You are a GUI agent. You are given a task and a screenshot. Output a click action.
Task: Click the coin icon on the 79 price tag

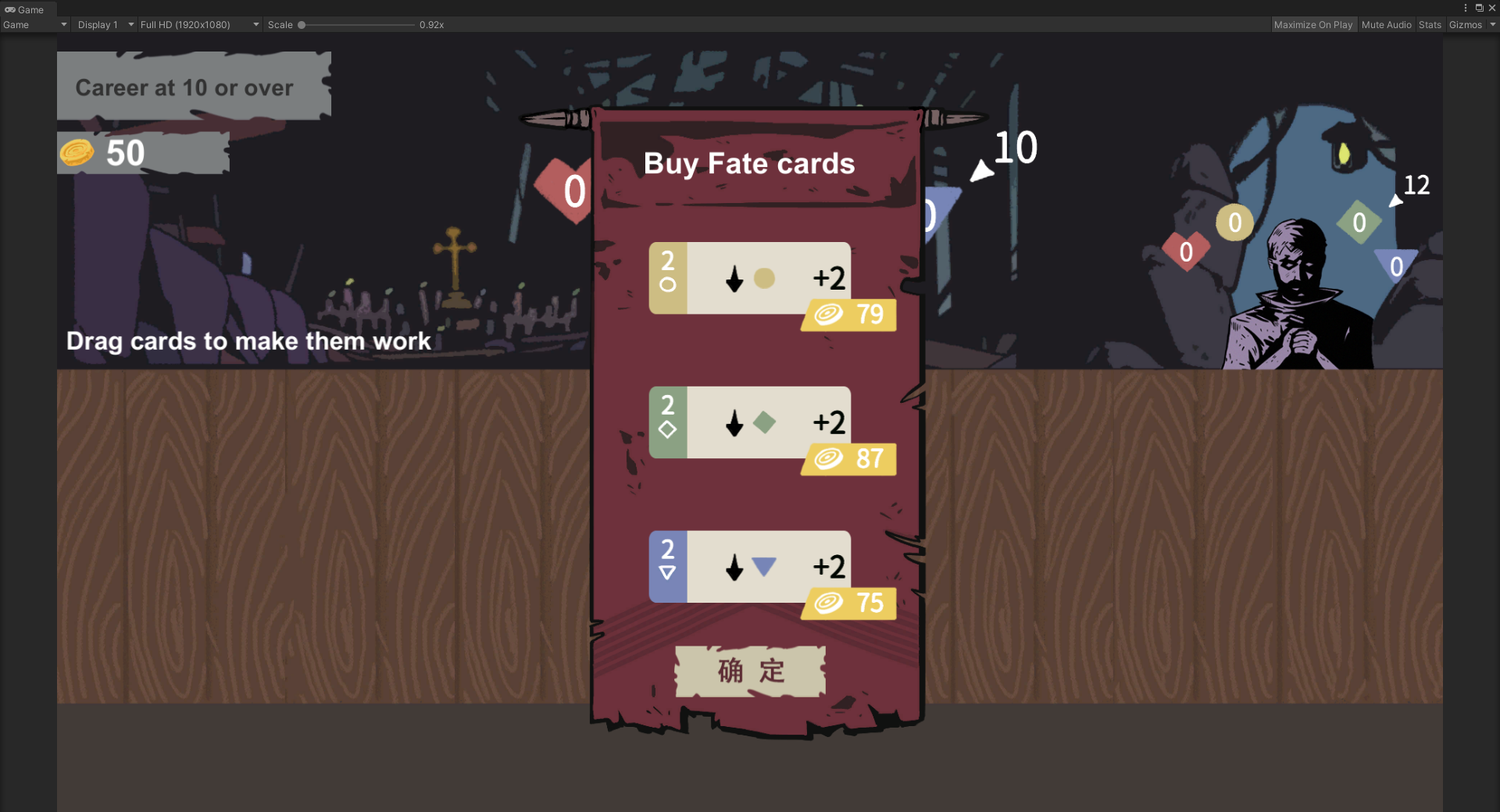click(828, 315)
